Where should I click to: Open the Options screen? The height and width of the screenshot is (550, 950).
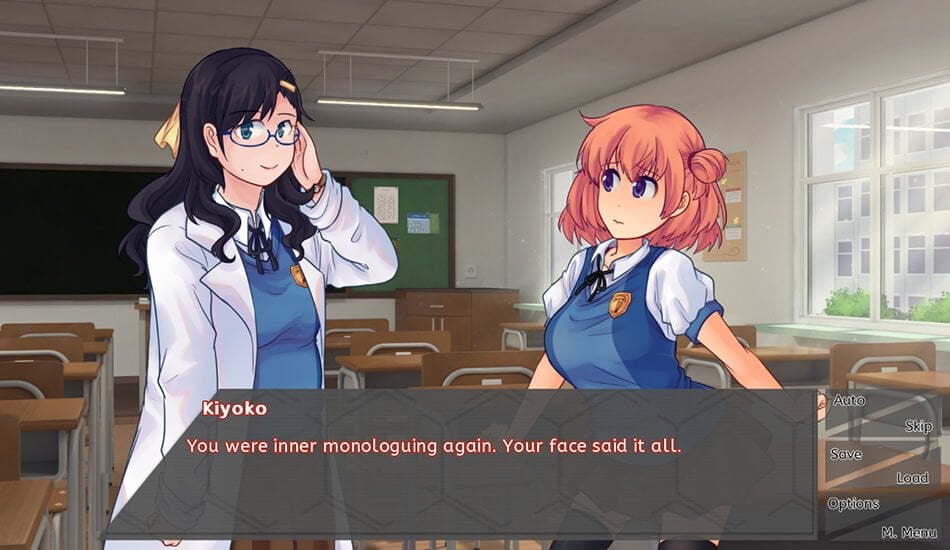pyautogui.click(x=853, y=504)
